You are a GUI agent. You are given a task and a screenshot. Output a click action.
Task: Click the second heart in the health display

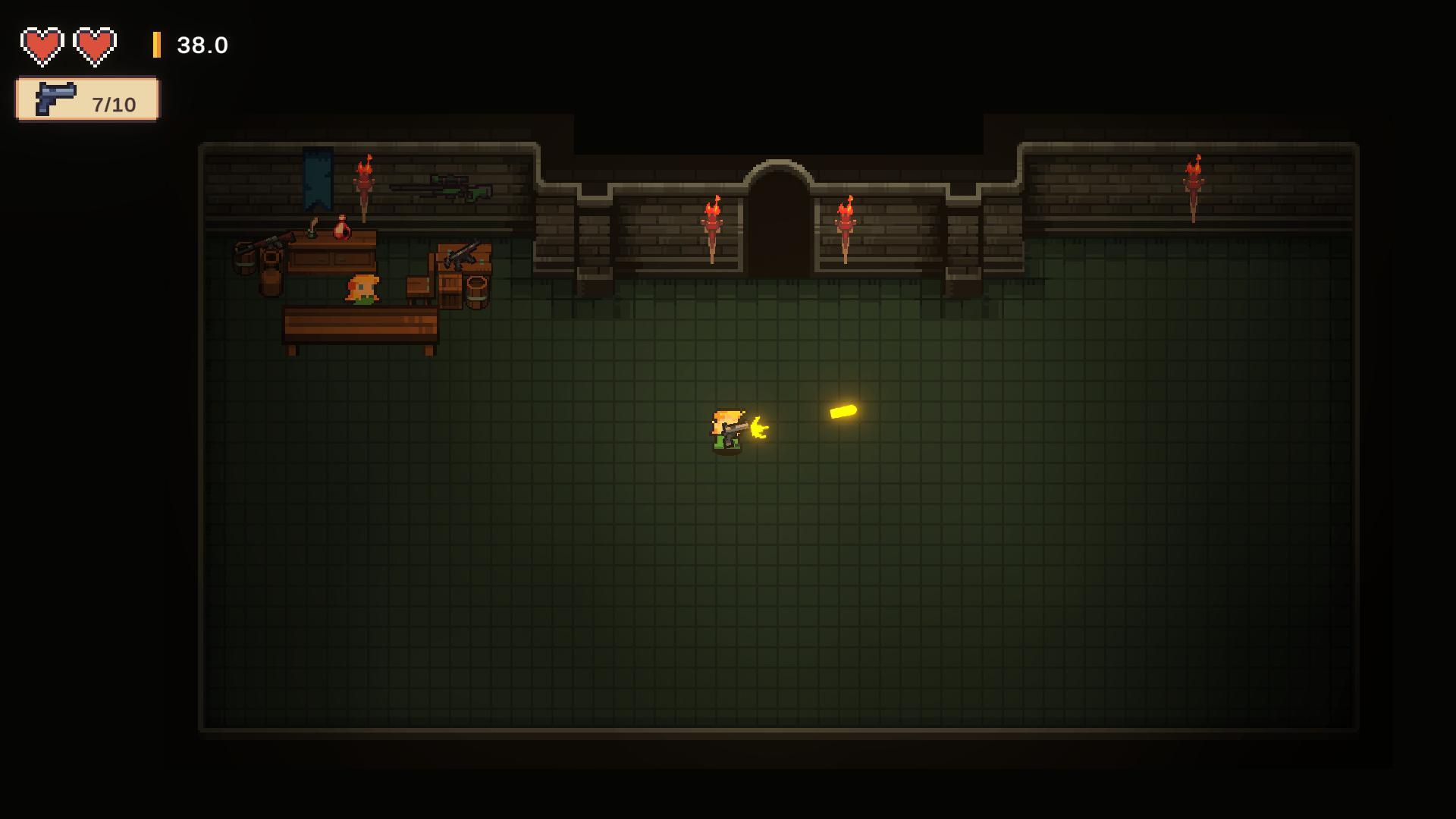[x=94, y=44]
